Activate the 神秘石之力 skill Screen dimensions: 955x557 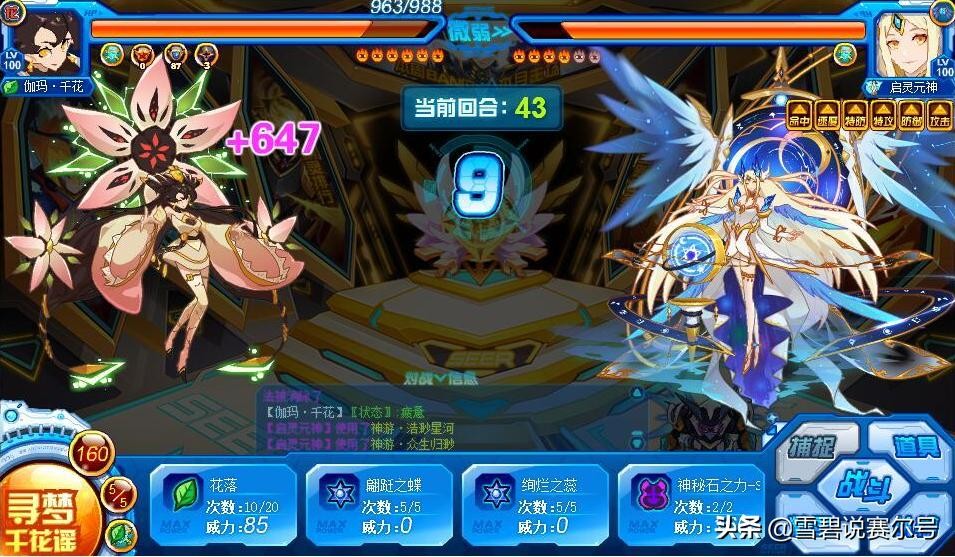(x=692, y=504)
